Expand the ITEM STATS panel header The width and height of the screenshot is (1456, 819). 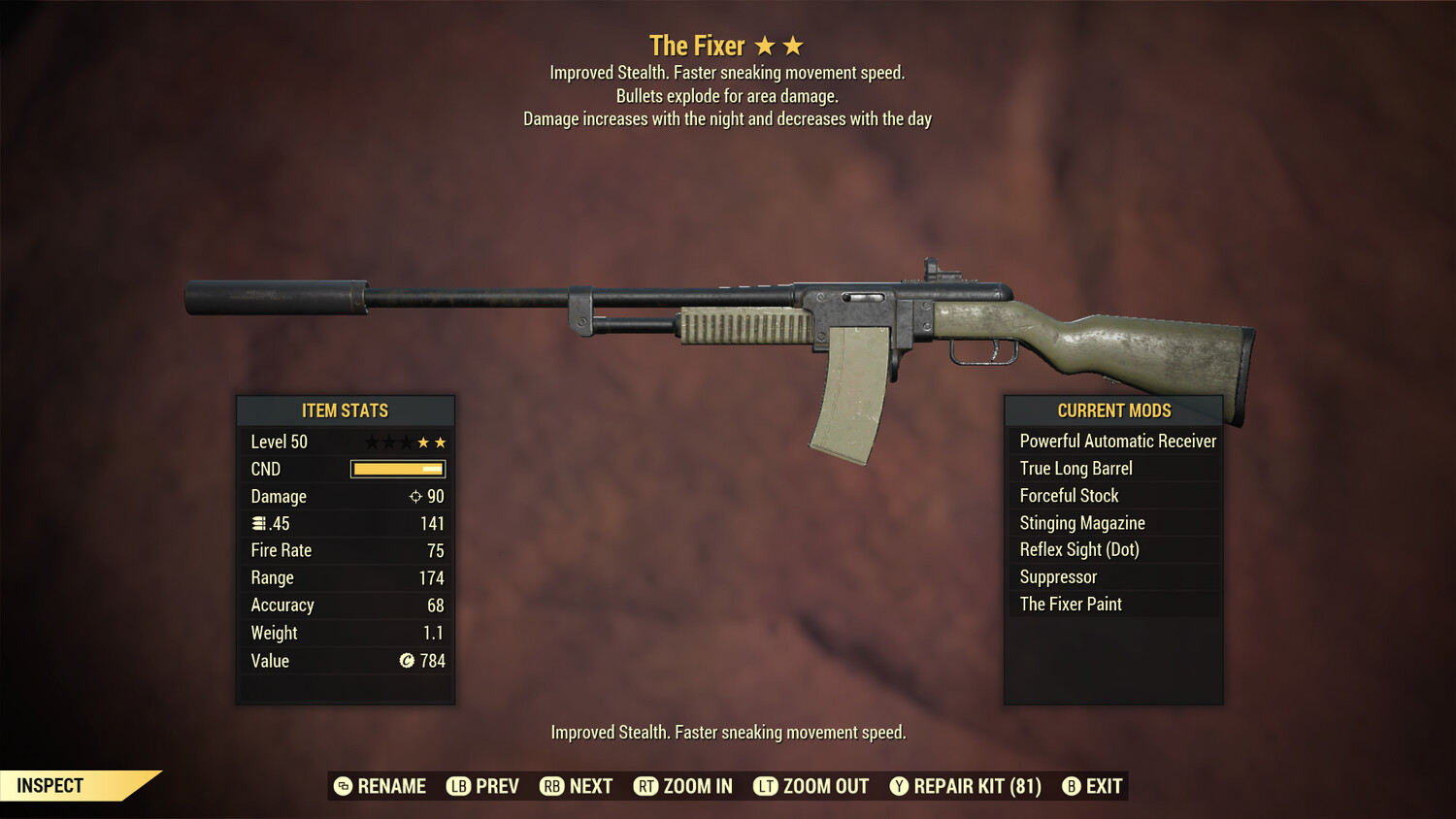(346, 410)
